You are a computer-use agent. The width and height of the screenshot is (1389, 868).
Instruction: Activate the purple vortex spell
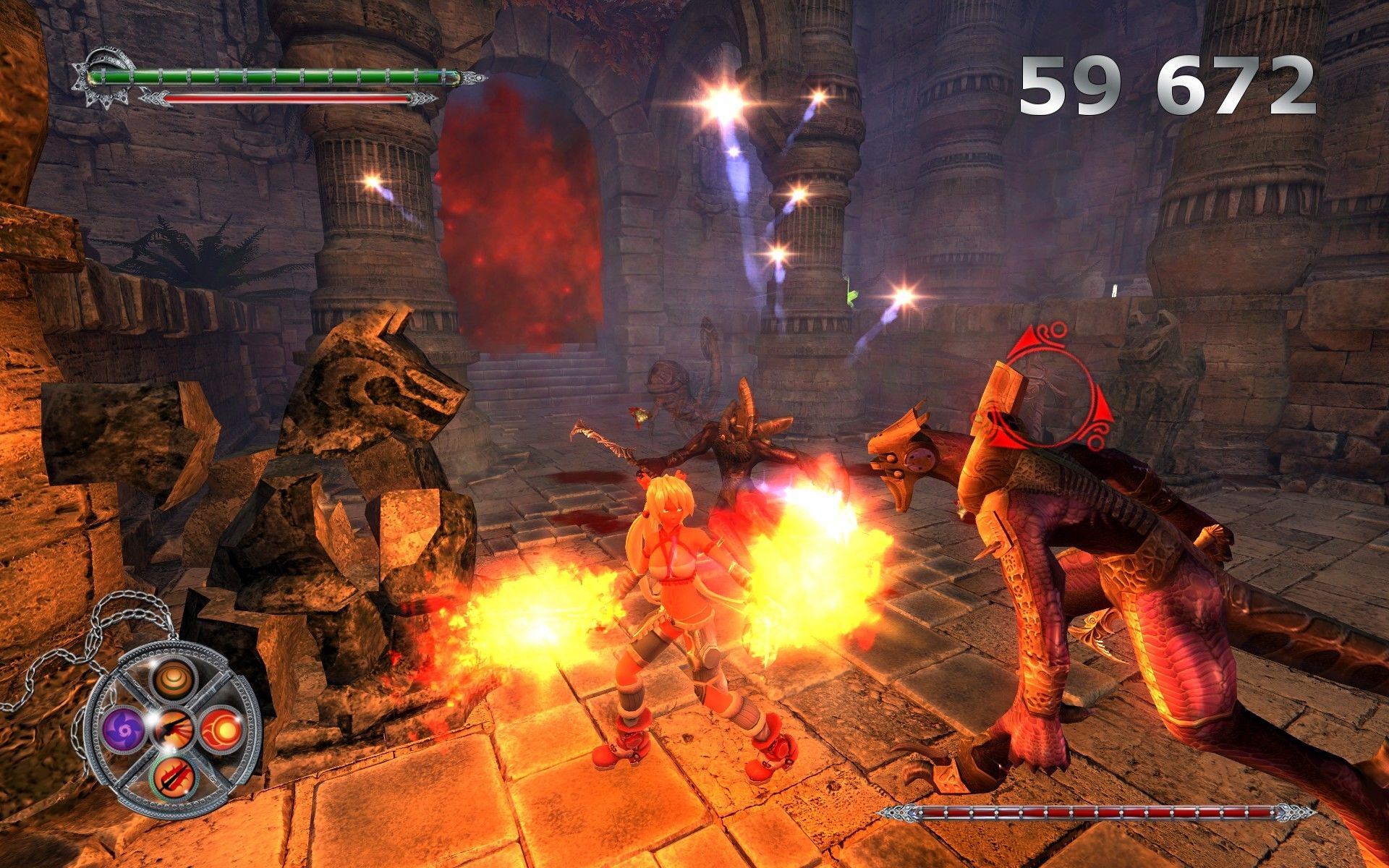click(x=124, y=728)
